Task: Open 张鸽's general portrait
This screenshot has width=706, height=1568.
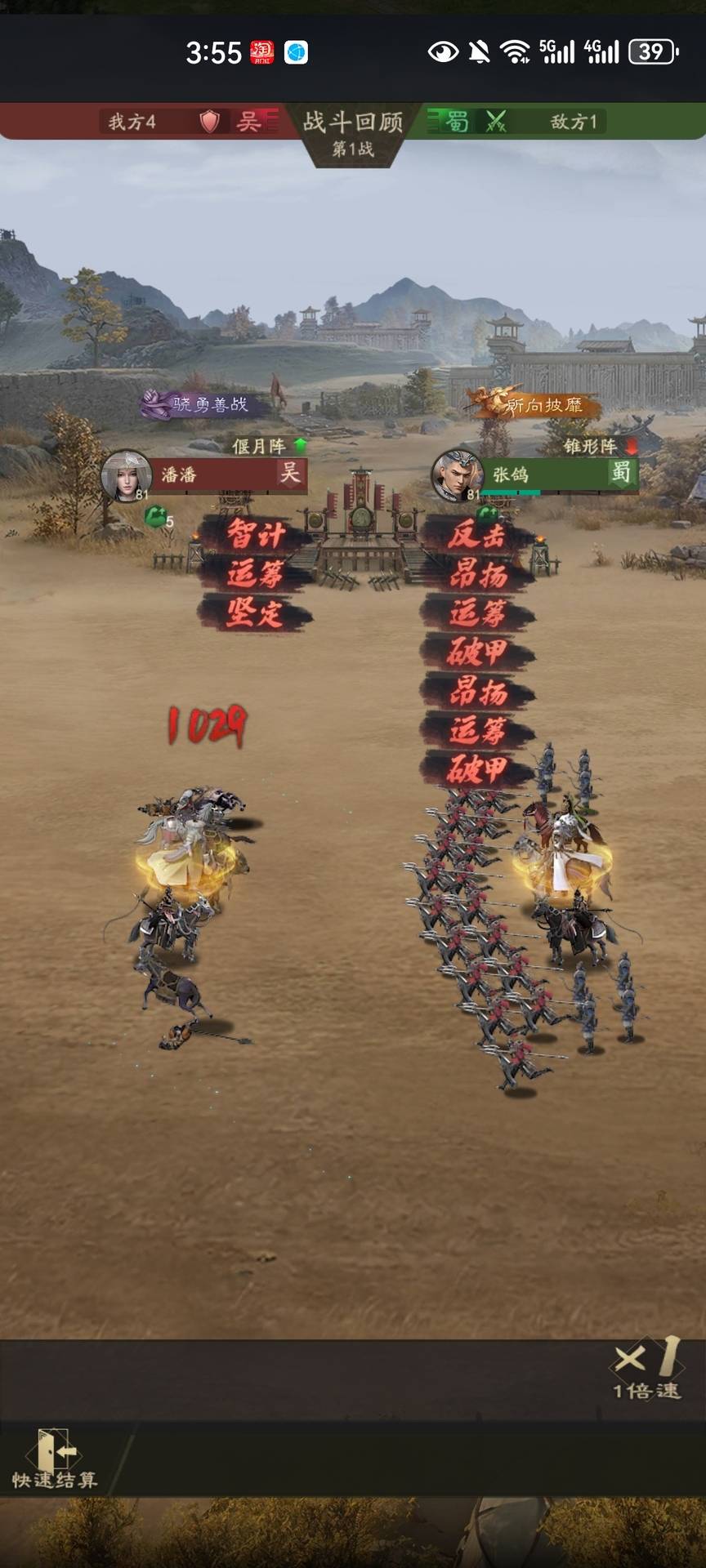Action: tap(457, 475)
